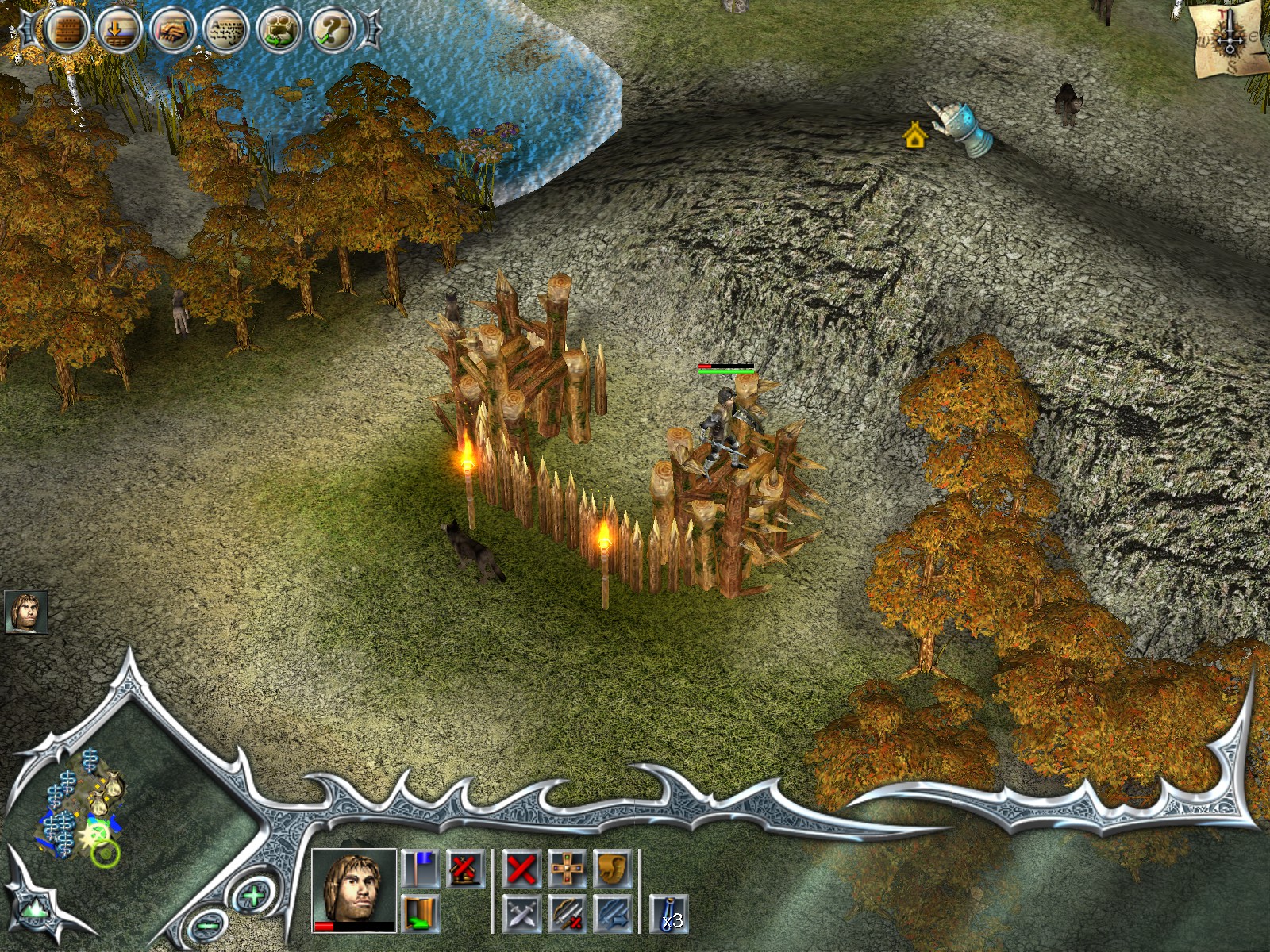Viewport: 1270px width, 952px height.
Task: Open the brick-tablet main menu button
Action: tap(67, 31)
